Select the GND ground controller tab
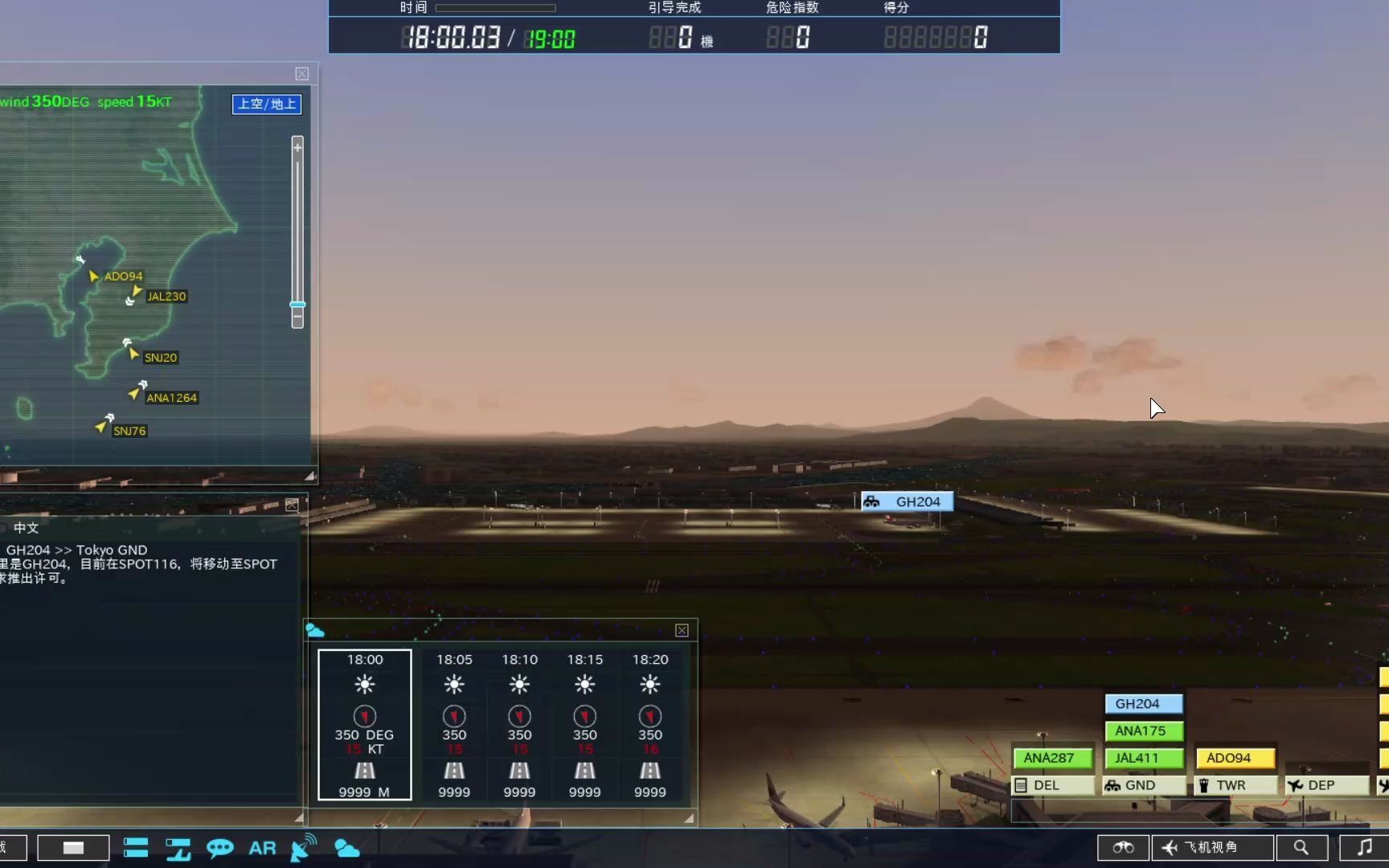 [x=1143, y=785]
